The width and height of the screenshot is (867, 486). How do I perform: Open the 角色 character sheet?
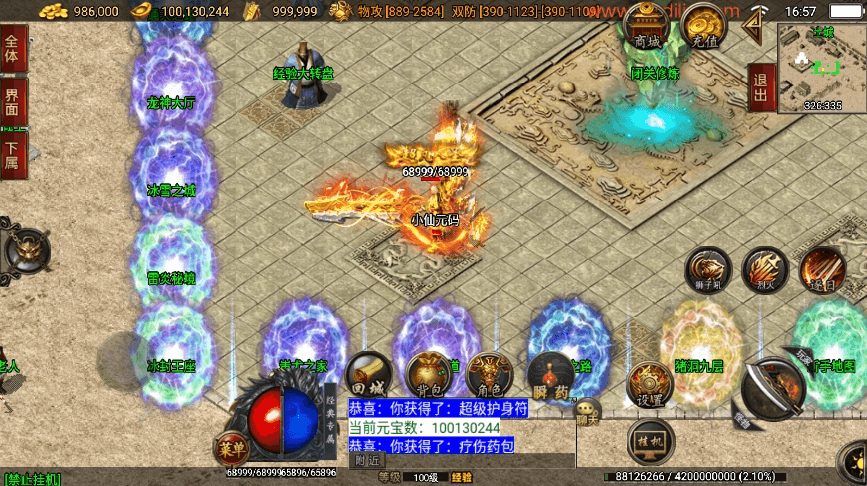(488, 375)
